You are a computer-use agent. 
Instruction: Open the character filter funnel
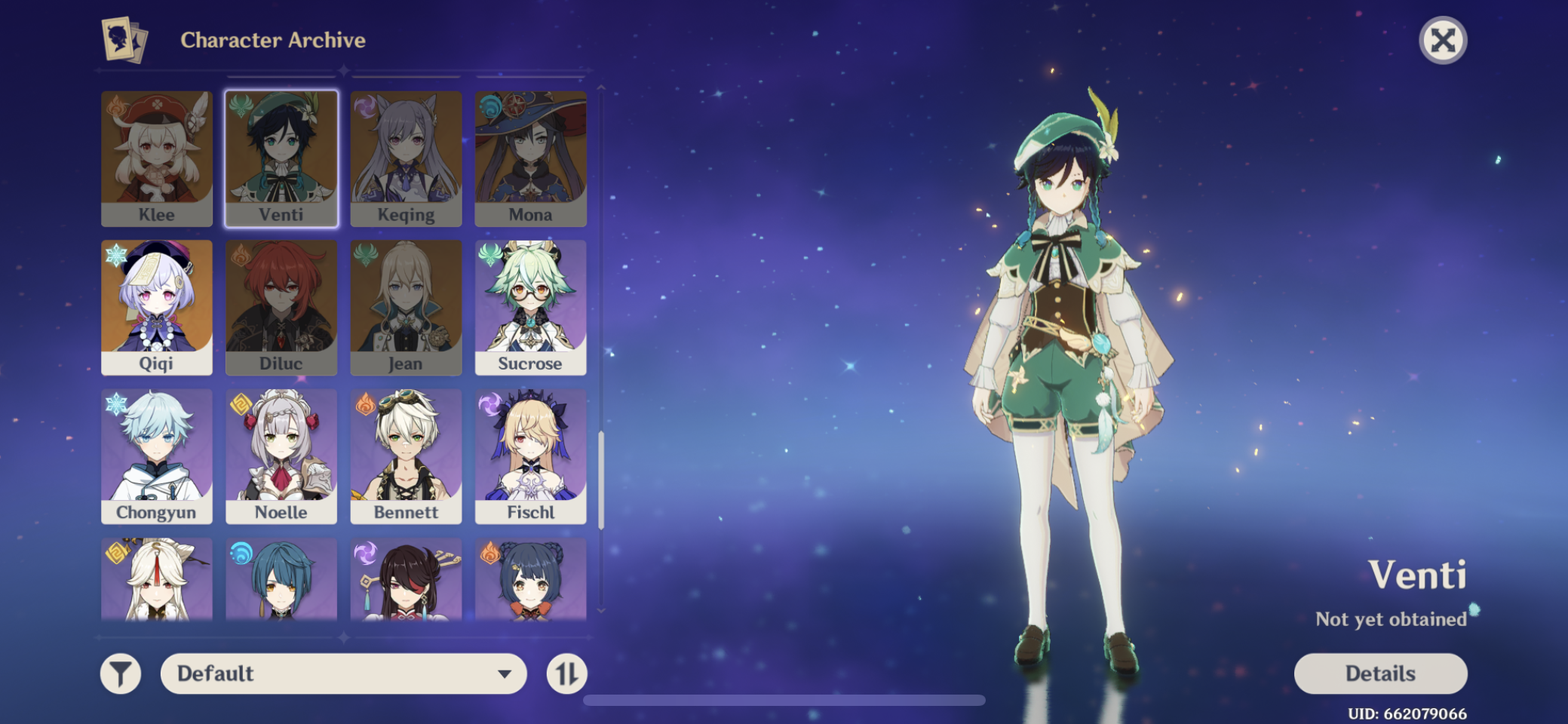click(x=121, y=673)
